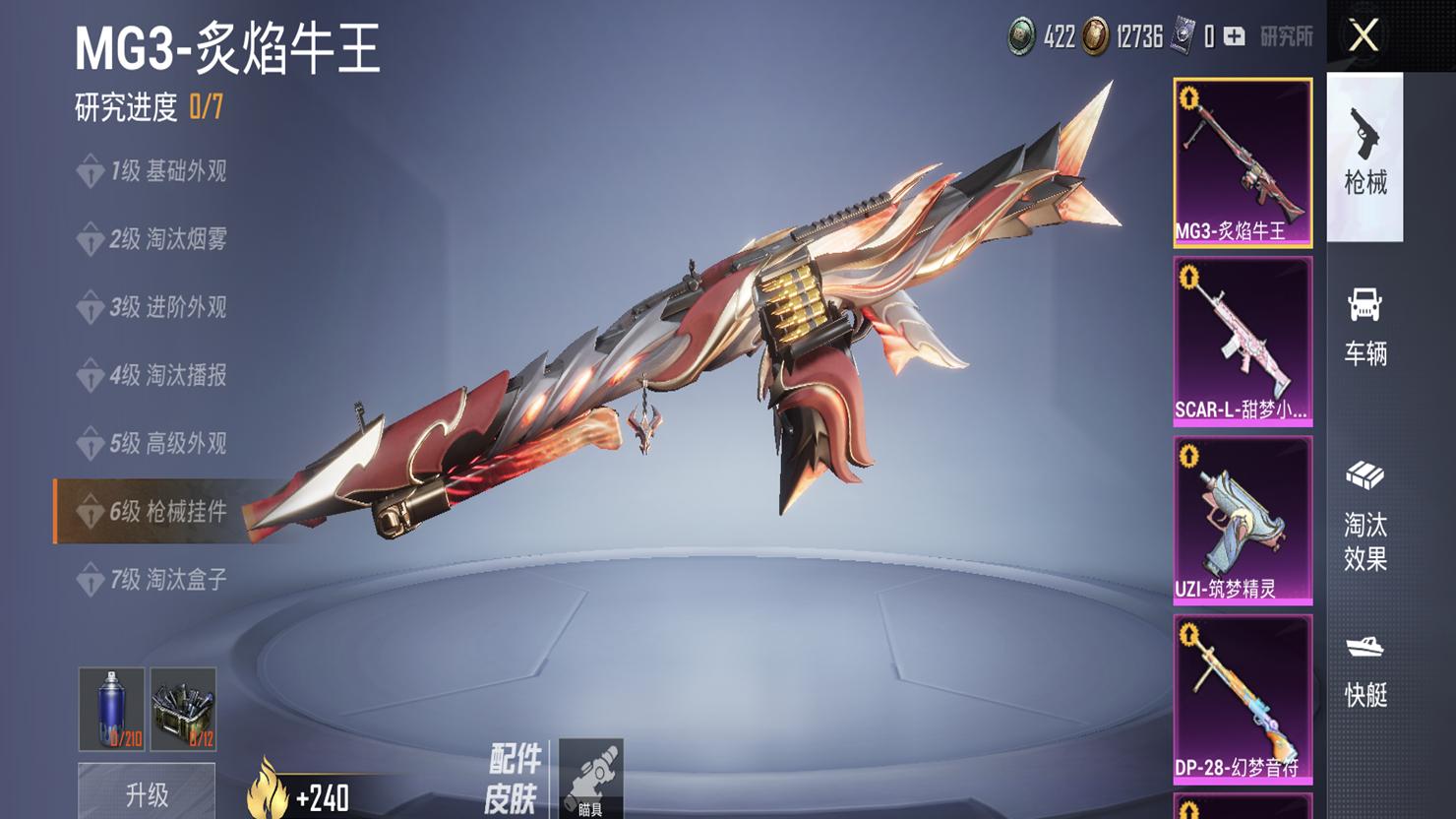The width and height of the screenshot is (1456, 819).
Task: Select the UZI-筑梦精灵 skin thumbnail
Action: (x=1243, y=521)
